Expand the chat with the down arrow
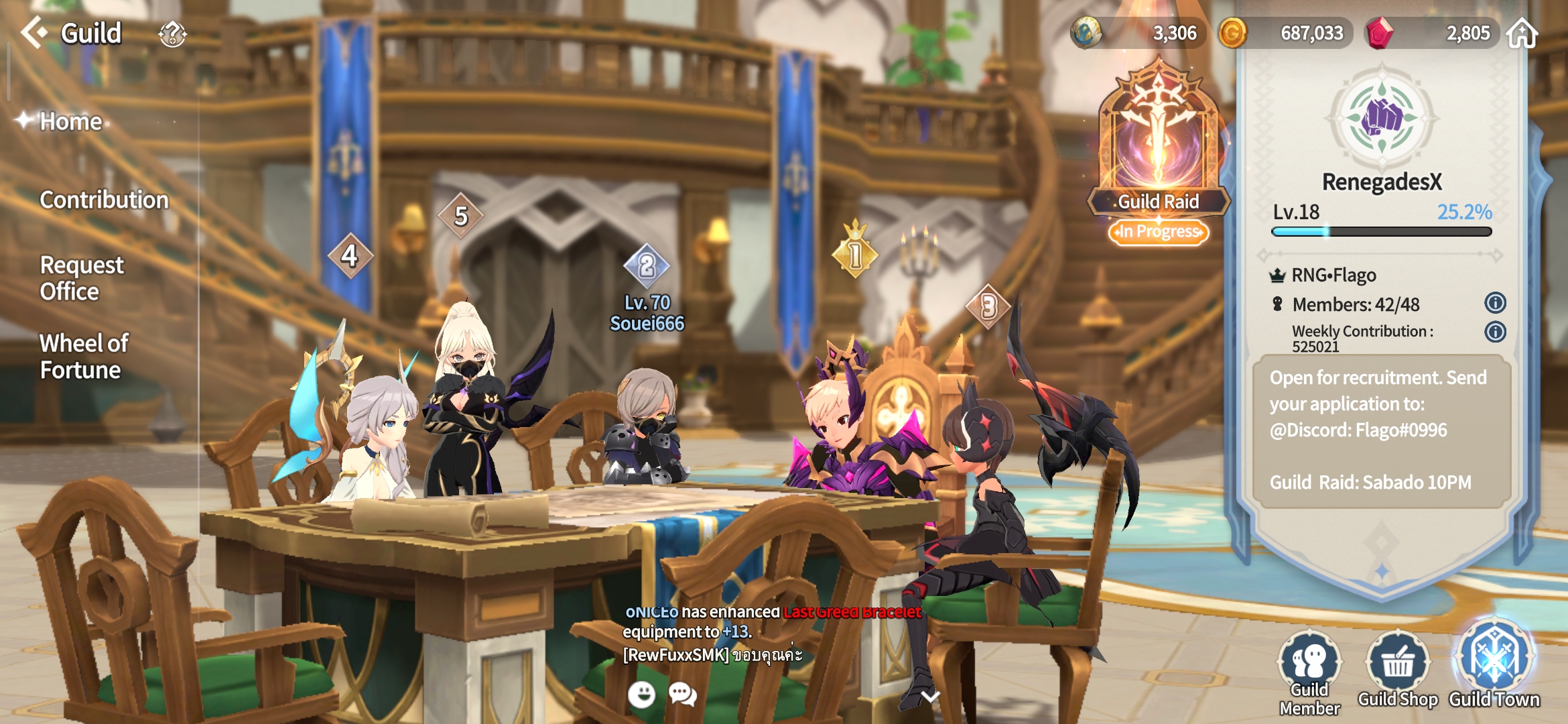The height and width of the screenshot is (724, 1568). [x=930, y=697]
